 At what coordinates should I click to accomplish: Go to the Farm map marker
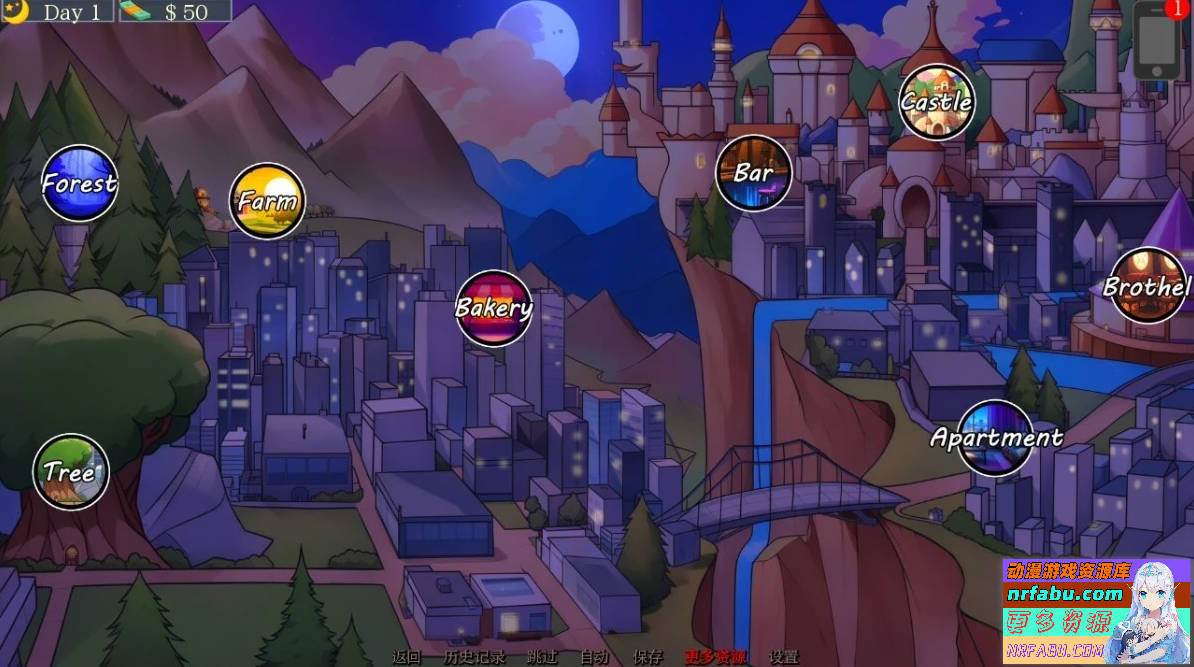tap(267, 200)
